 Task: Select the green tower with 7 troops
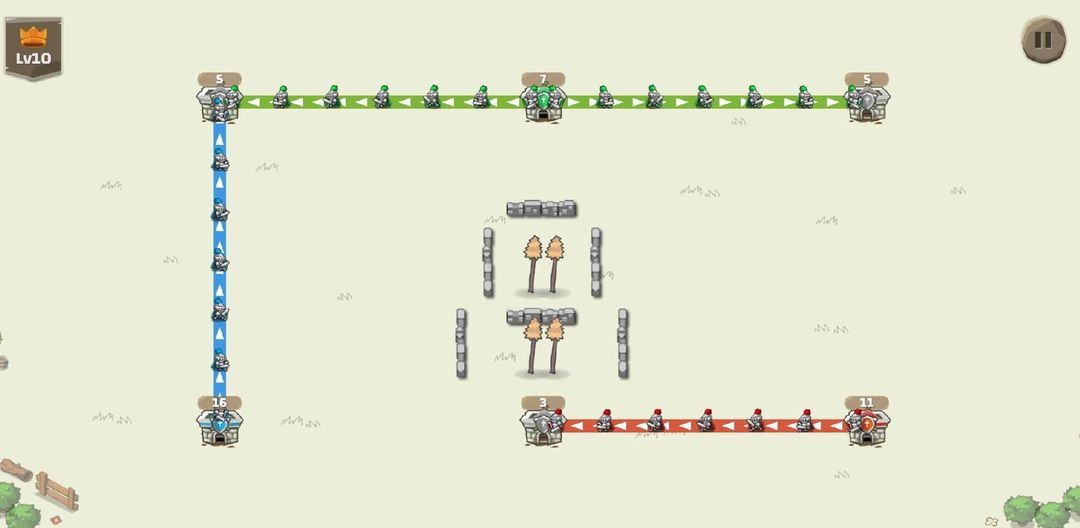(543, 101)
